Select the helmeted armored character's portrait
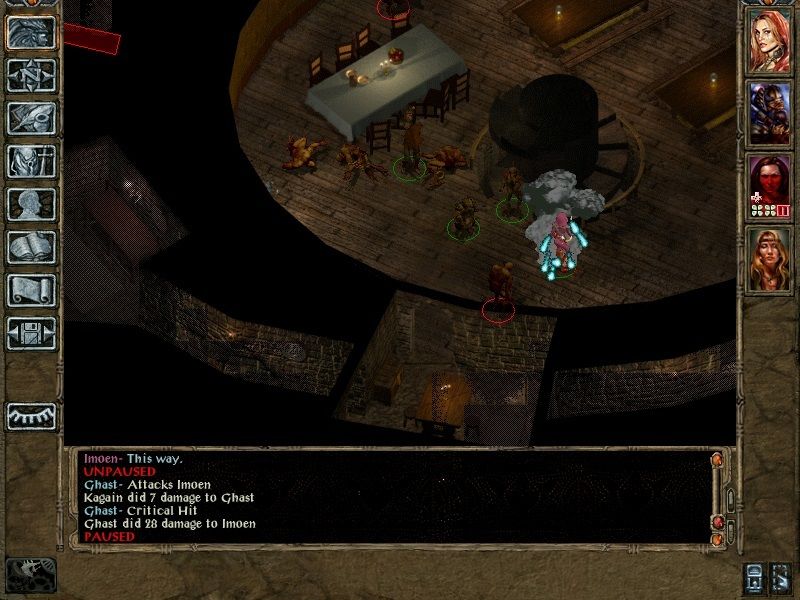The width and height of the screenshot is (800, 600). tap(771, 111)
